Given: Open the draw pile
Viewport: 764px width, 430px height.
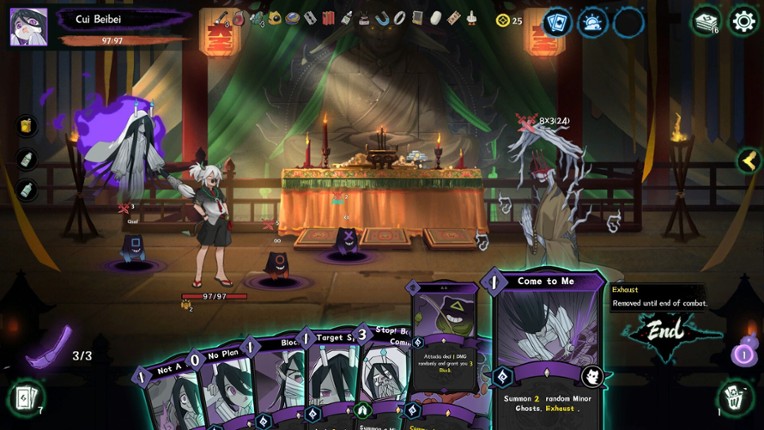Looking at the screenshot, I should [x=24, y=398].
